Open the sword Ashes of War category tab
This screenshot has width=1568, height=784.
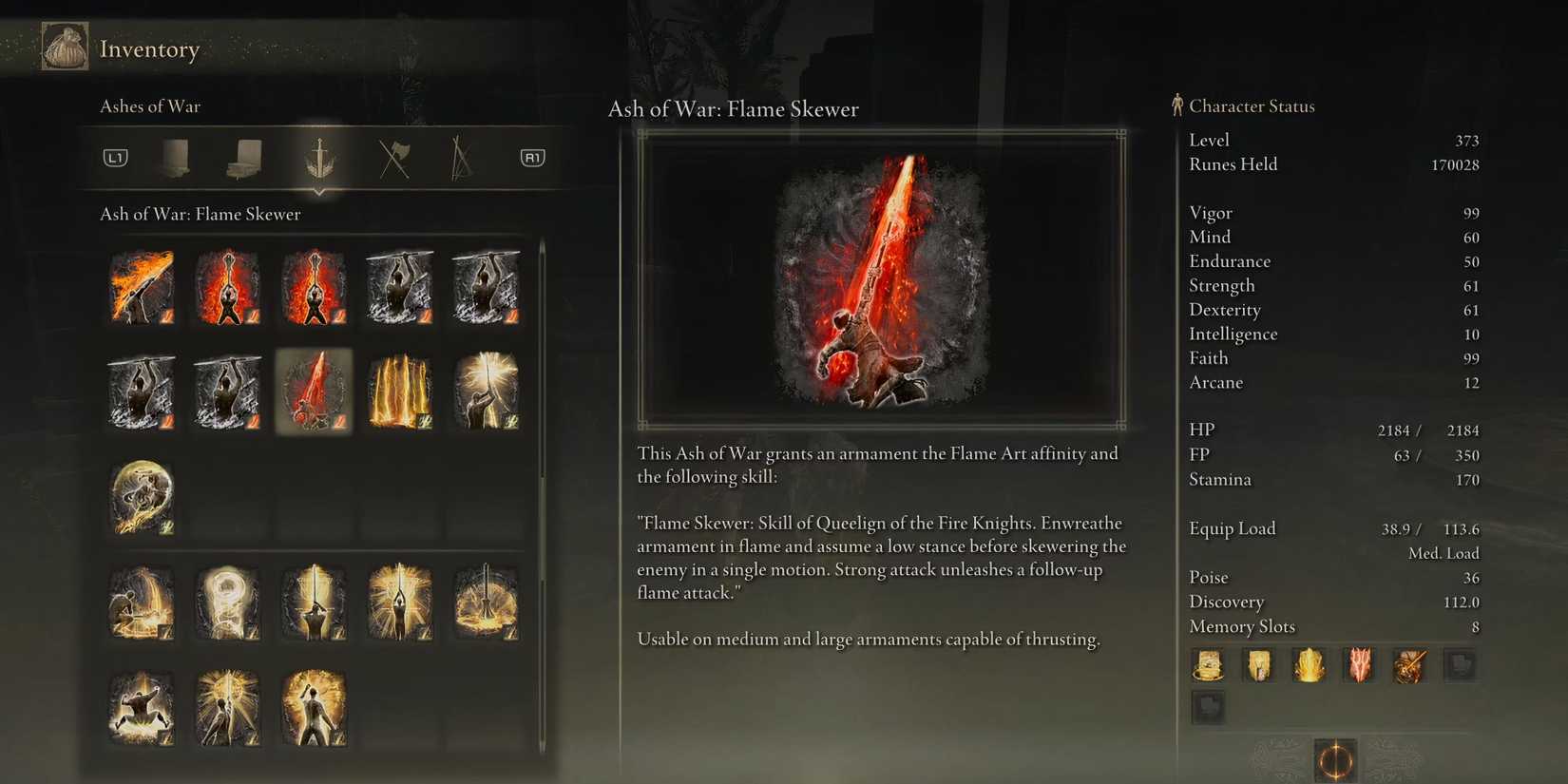tap(318, 159)
